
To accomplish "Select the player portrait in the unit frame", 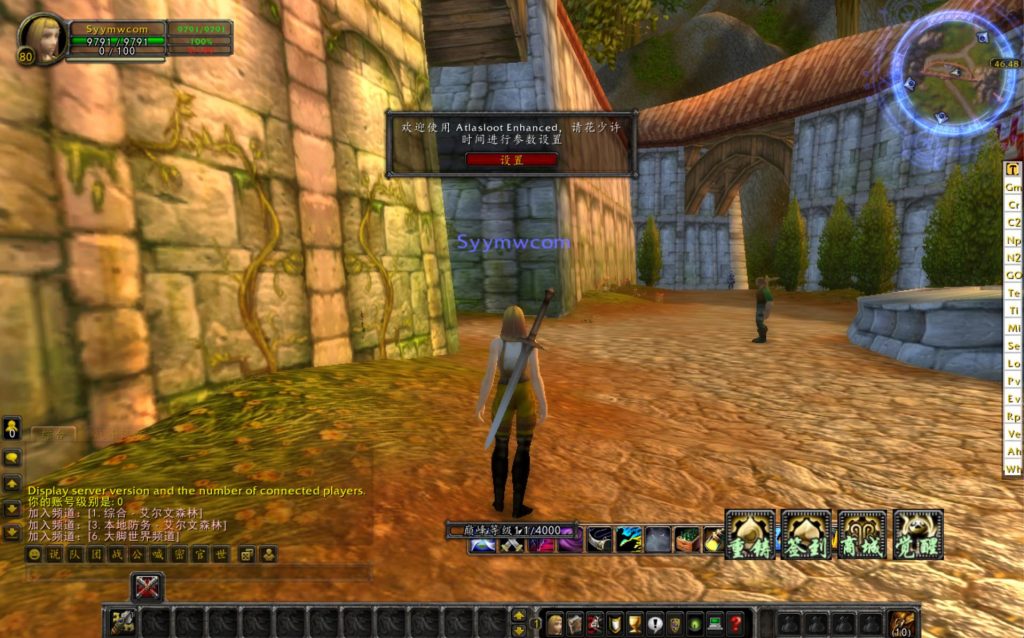I will pyautogui.click(x=44, y=38).
